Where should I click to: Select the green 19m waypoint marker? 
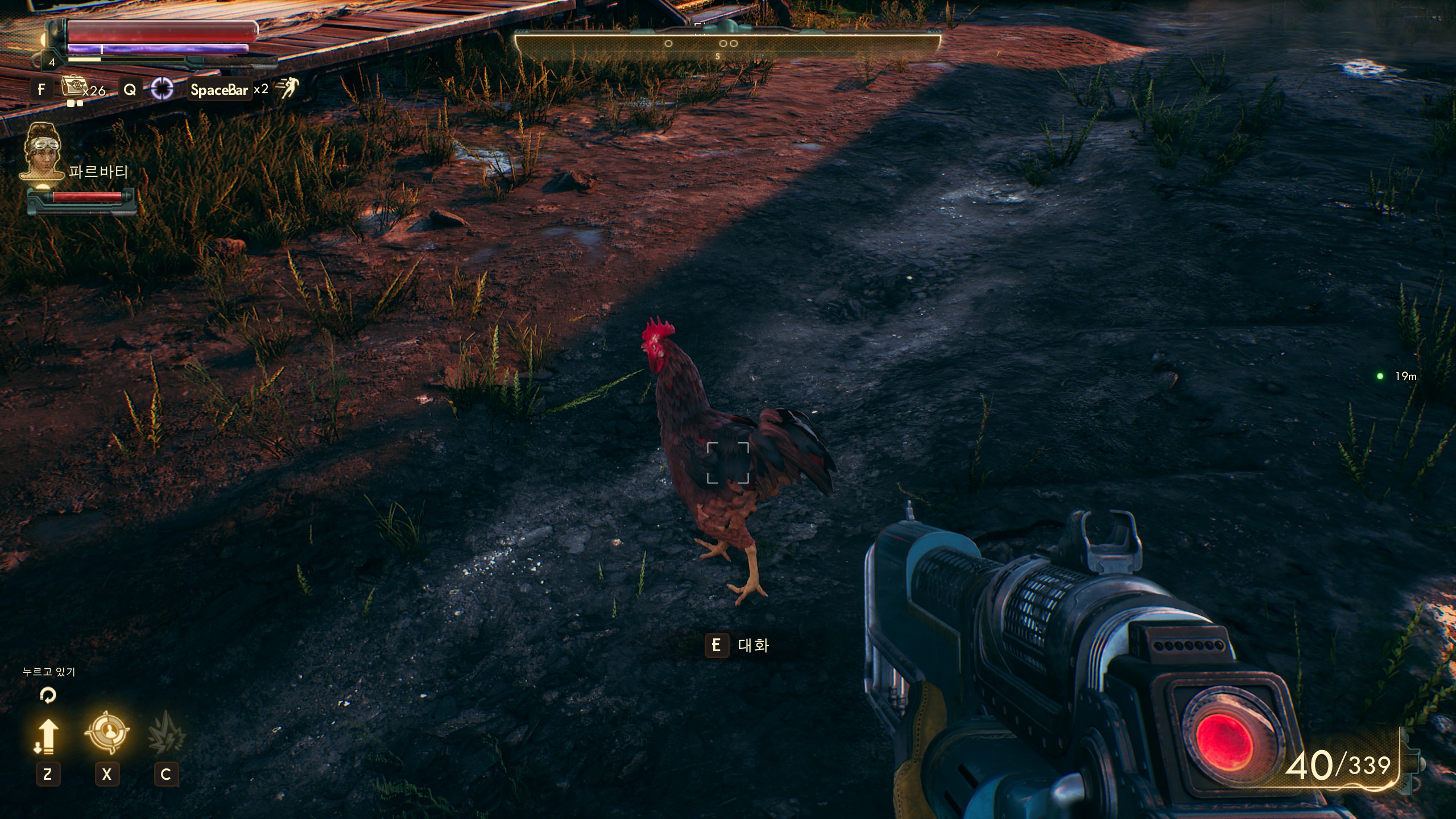pyautogui.click(x=1380, y=376)
